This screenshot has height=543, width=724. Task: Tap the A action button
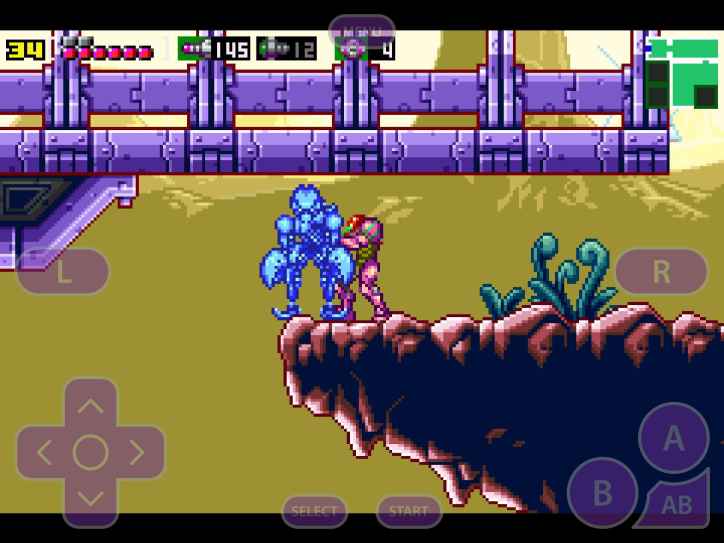pyautogui.click(x=674, y=437)
